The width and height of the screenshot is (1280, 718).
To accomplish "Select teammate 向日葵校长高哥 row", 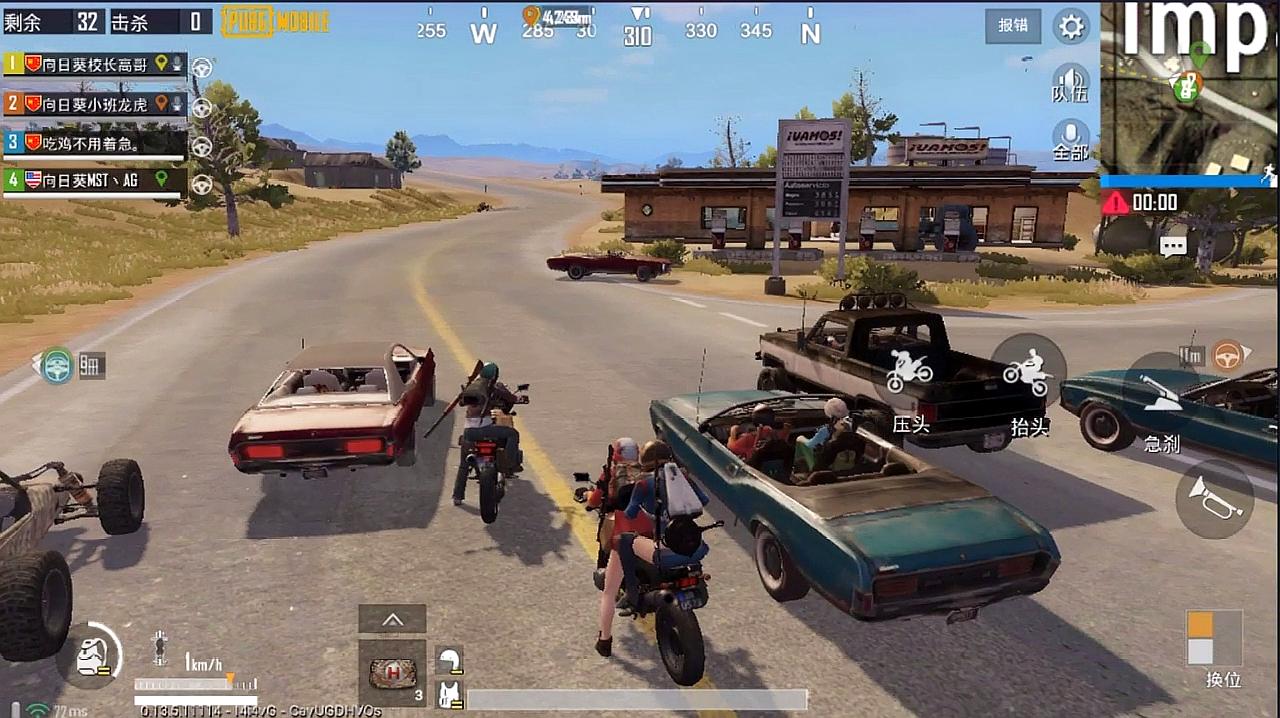I will click(95, 64).
